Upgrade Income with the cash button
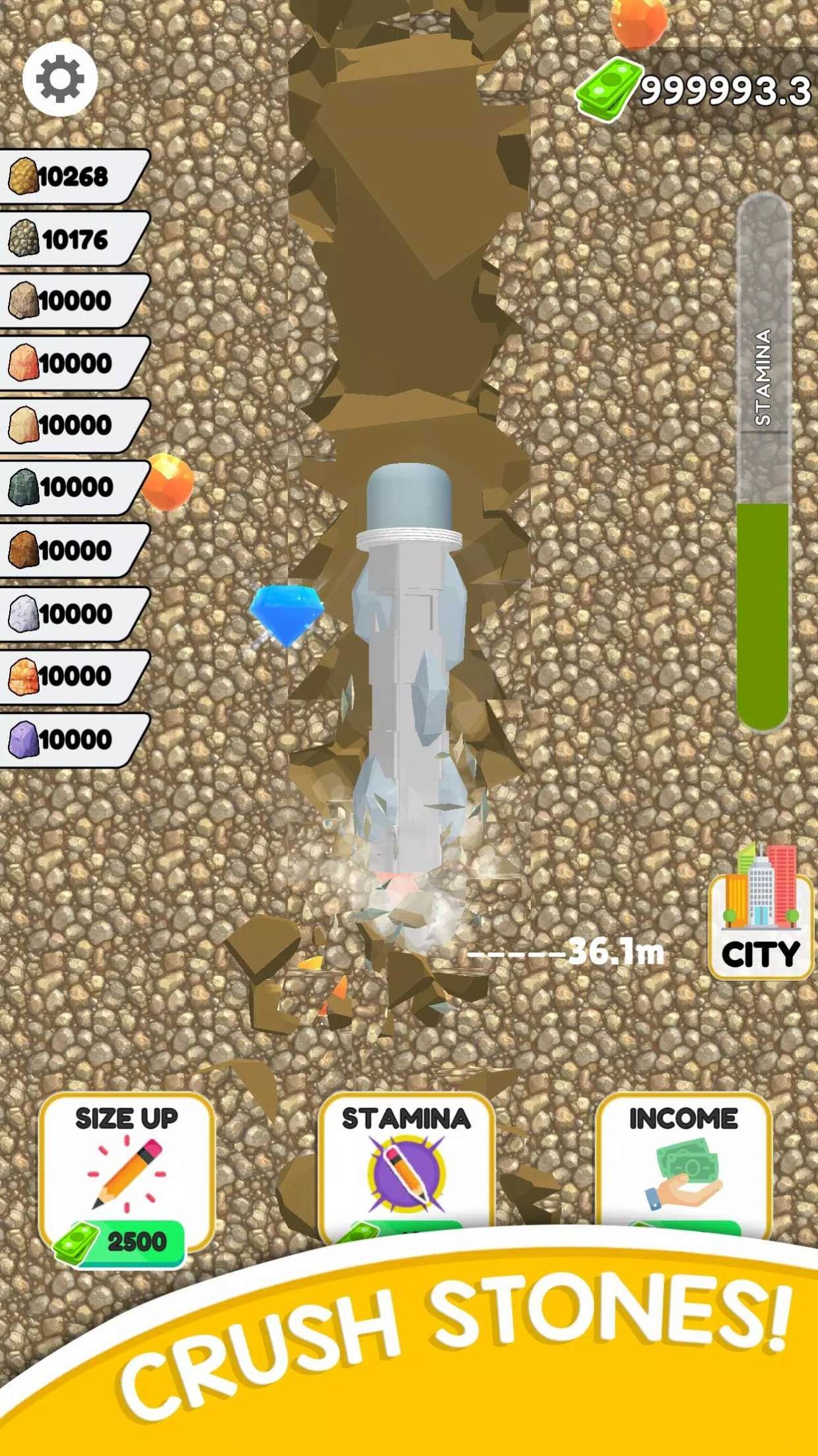The width and height of the screenshot is (818, 1456). point(683,1167)
